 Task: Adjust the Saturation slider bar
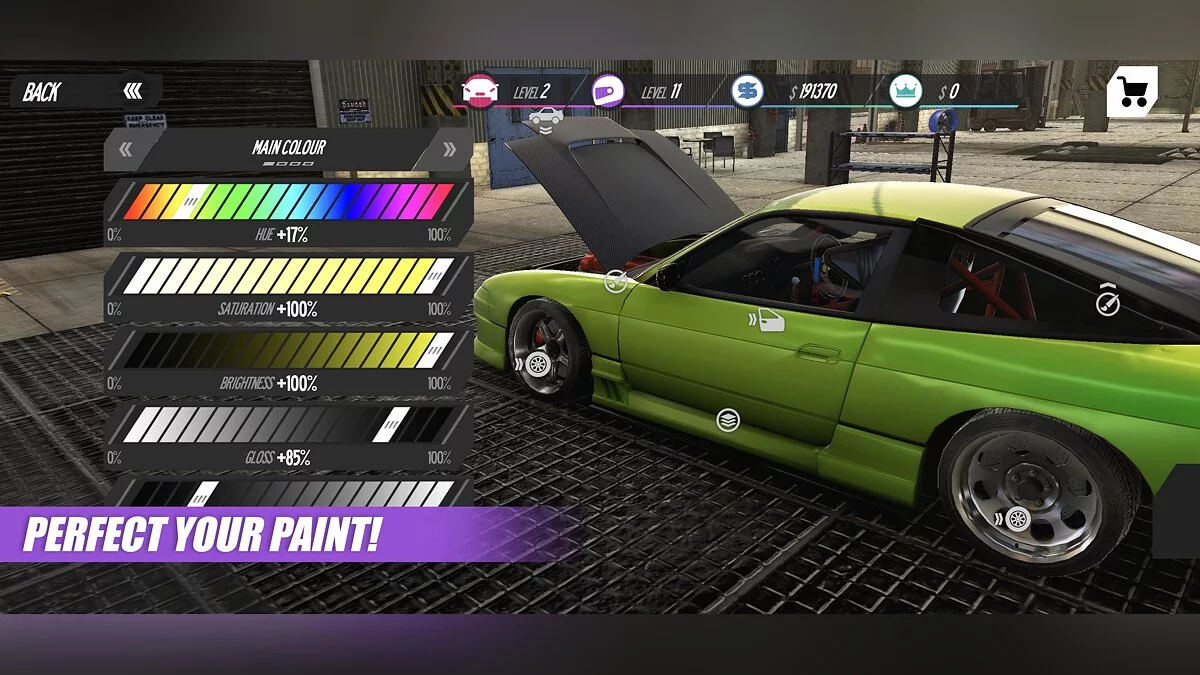tap(288, 275)
